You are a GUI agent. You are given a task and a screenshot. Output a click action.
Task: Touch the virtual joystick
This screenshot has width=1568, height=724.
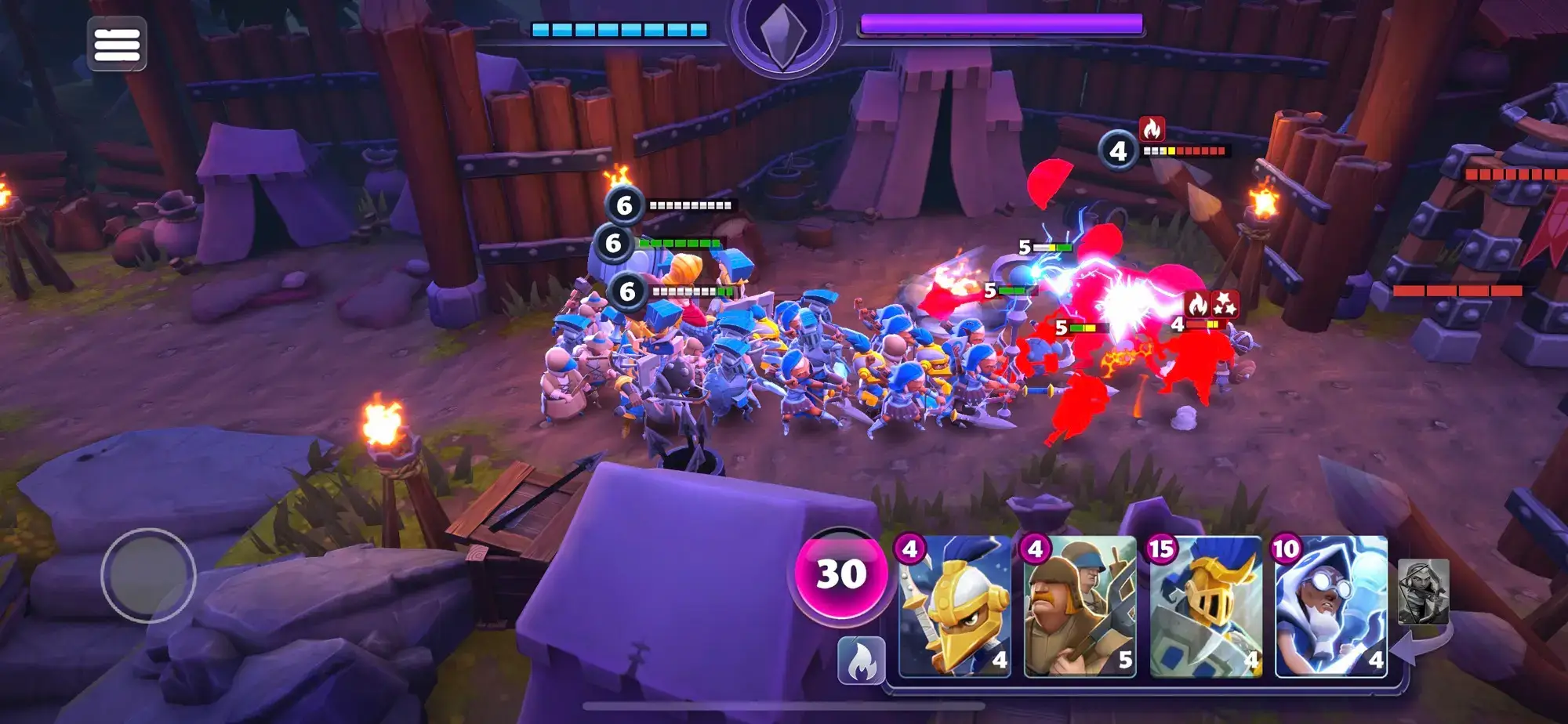[148, 575]
